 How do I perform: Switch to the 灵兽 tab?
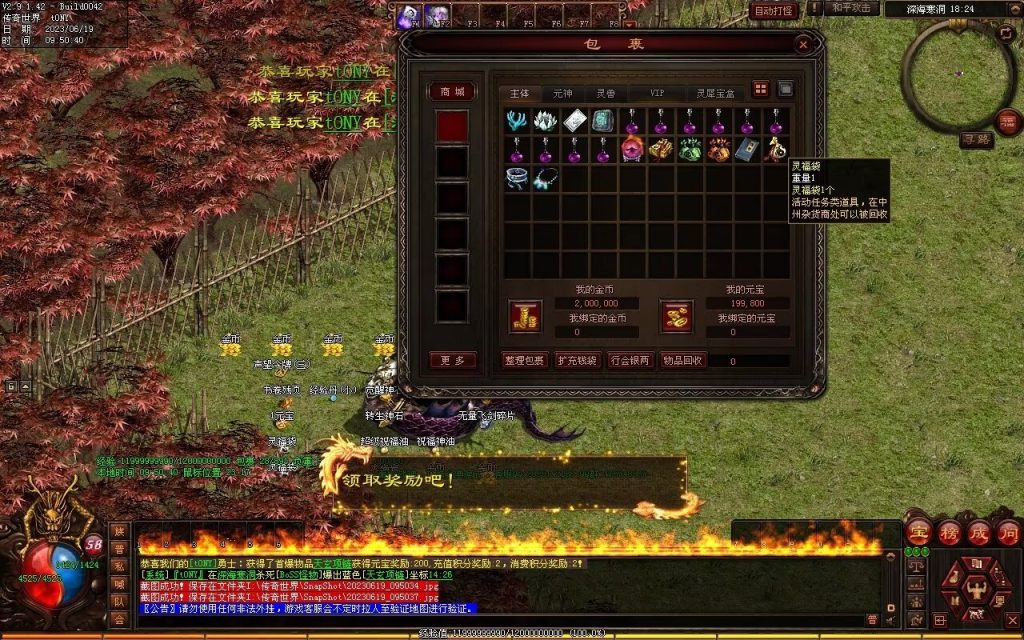606,92
